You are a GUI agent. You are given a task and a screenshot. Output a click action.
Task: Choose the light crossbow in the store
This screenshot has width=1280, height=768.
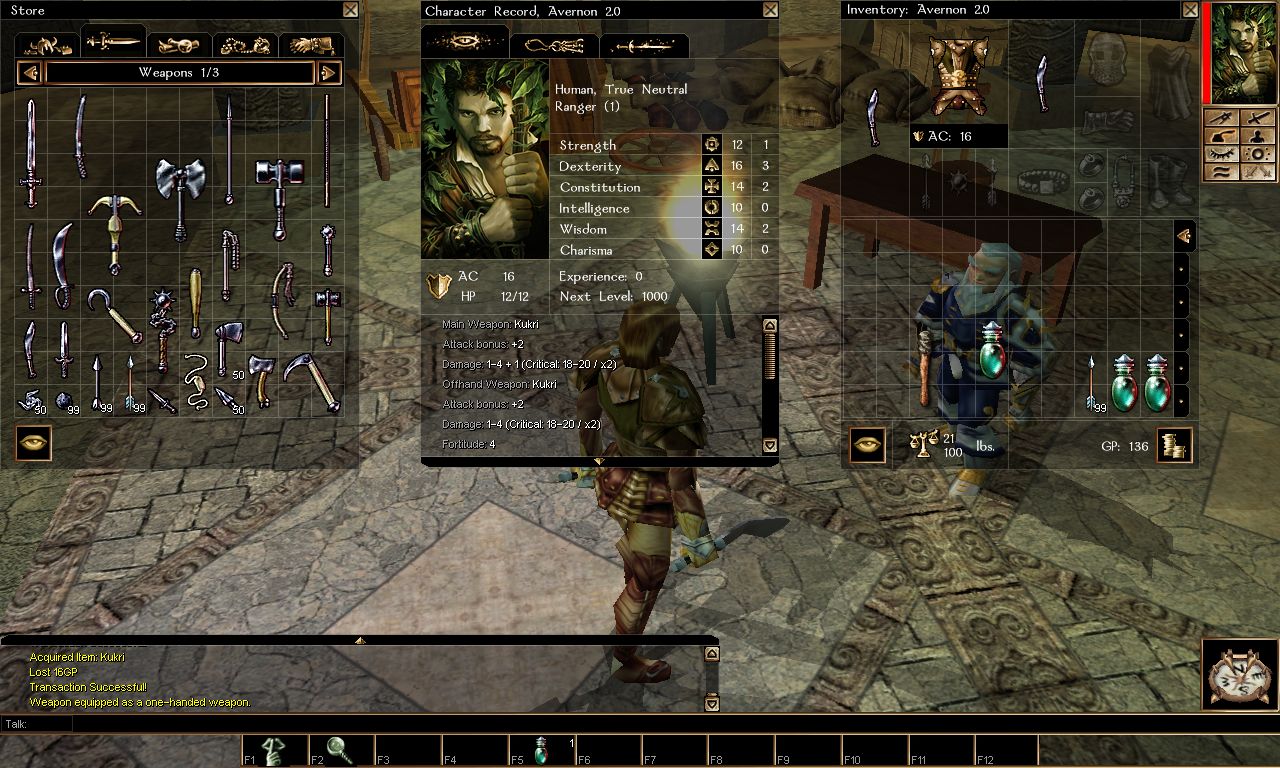(x=114, y=228)
